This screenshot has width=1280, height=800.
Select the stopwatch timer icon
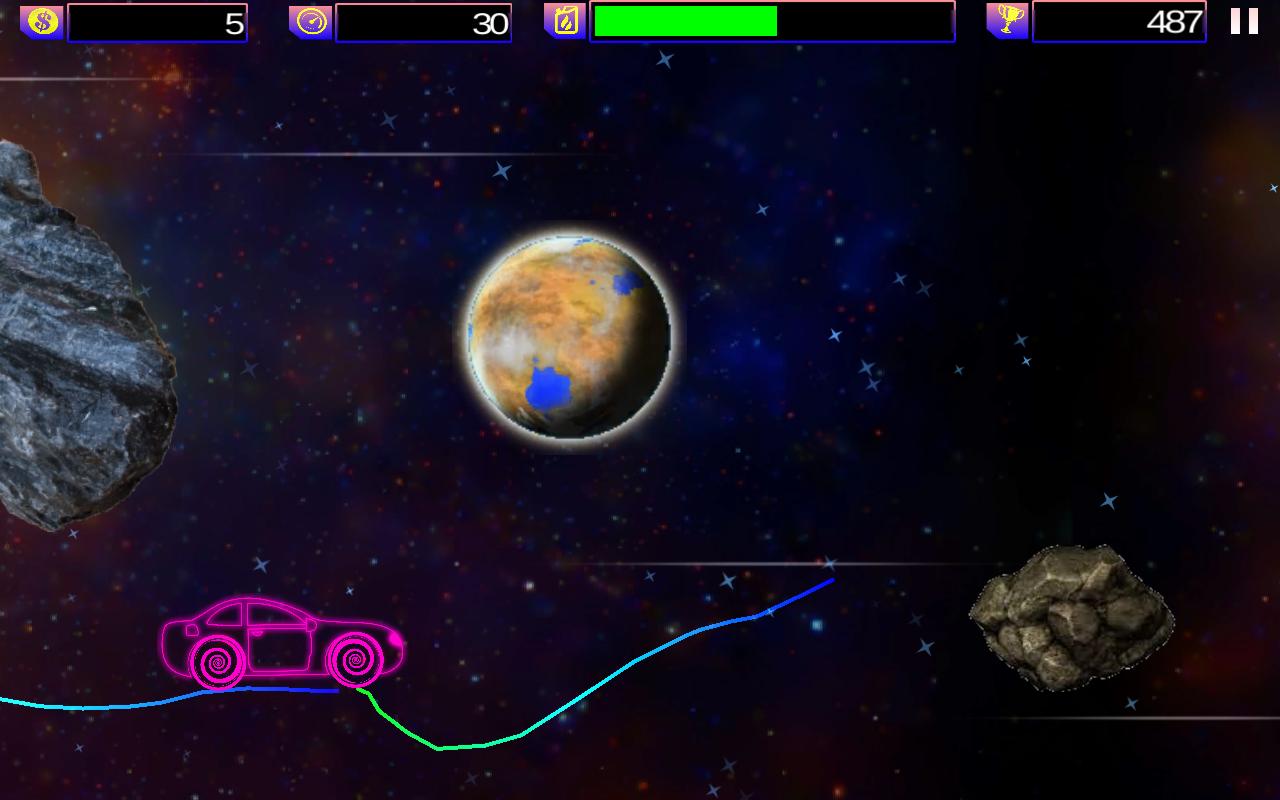[x=313, y=19]
